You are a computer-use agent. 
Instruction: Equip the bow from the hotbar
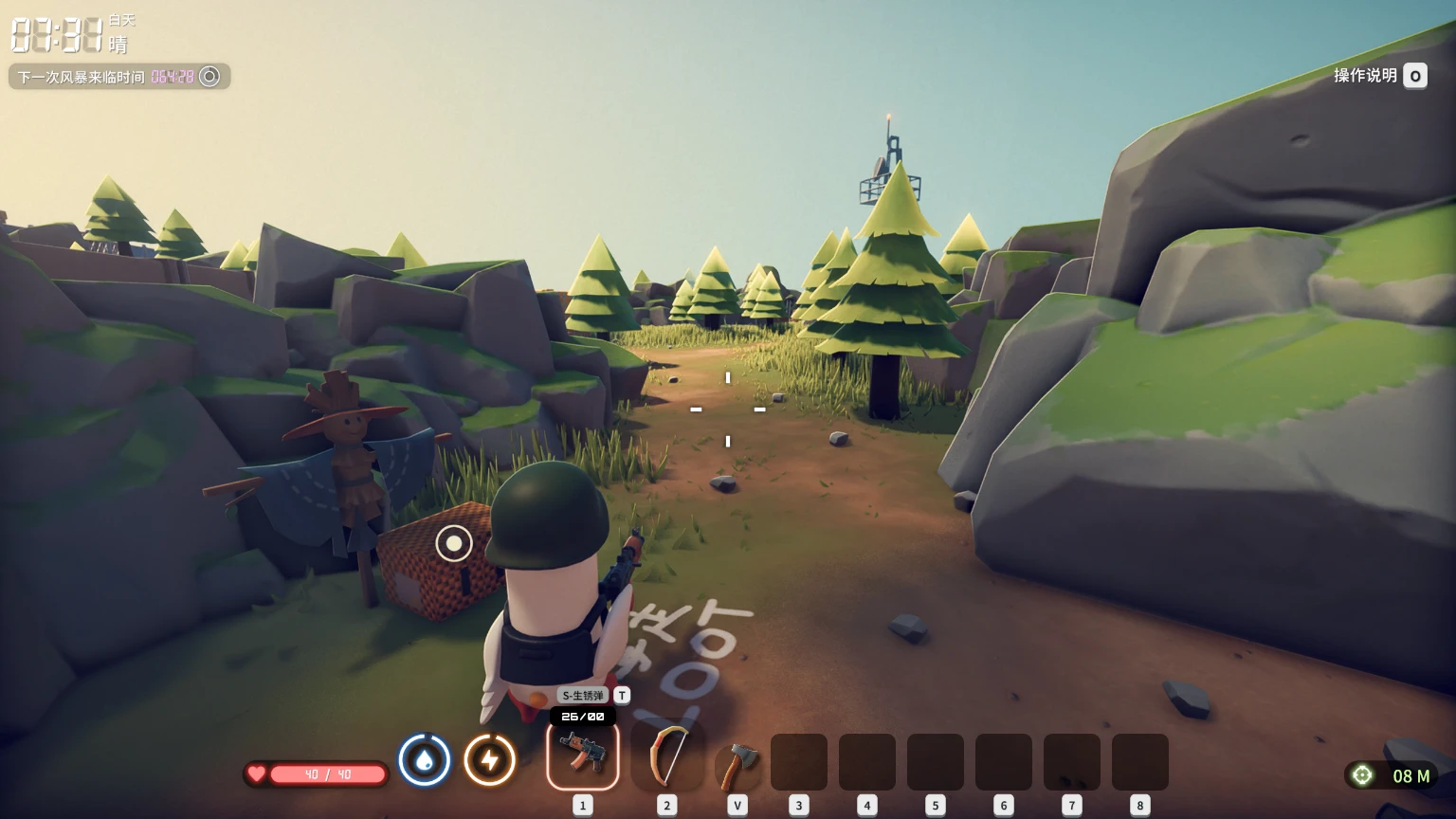point(667,756)
